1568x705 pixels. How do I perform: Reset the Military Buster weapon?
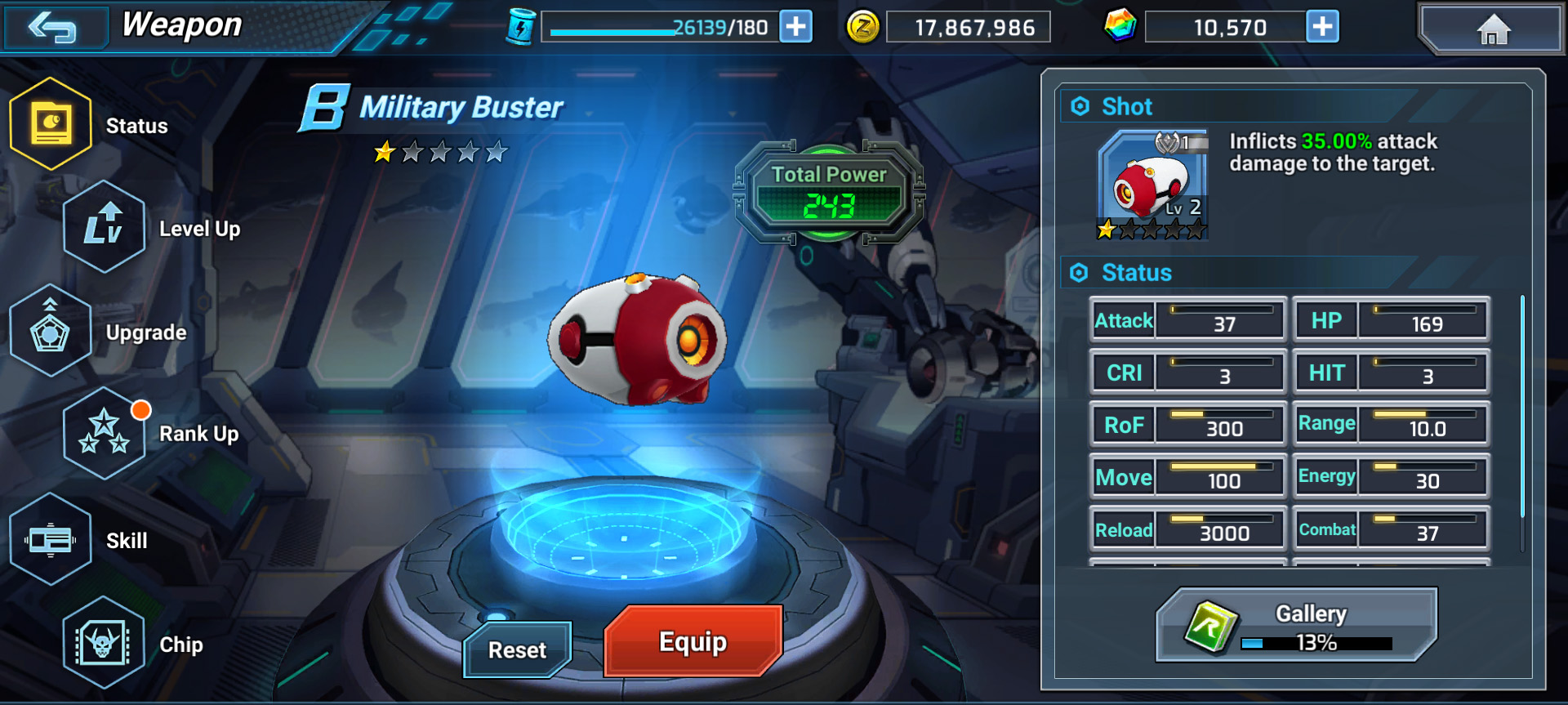tap(517, 650)
